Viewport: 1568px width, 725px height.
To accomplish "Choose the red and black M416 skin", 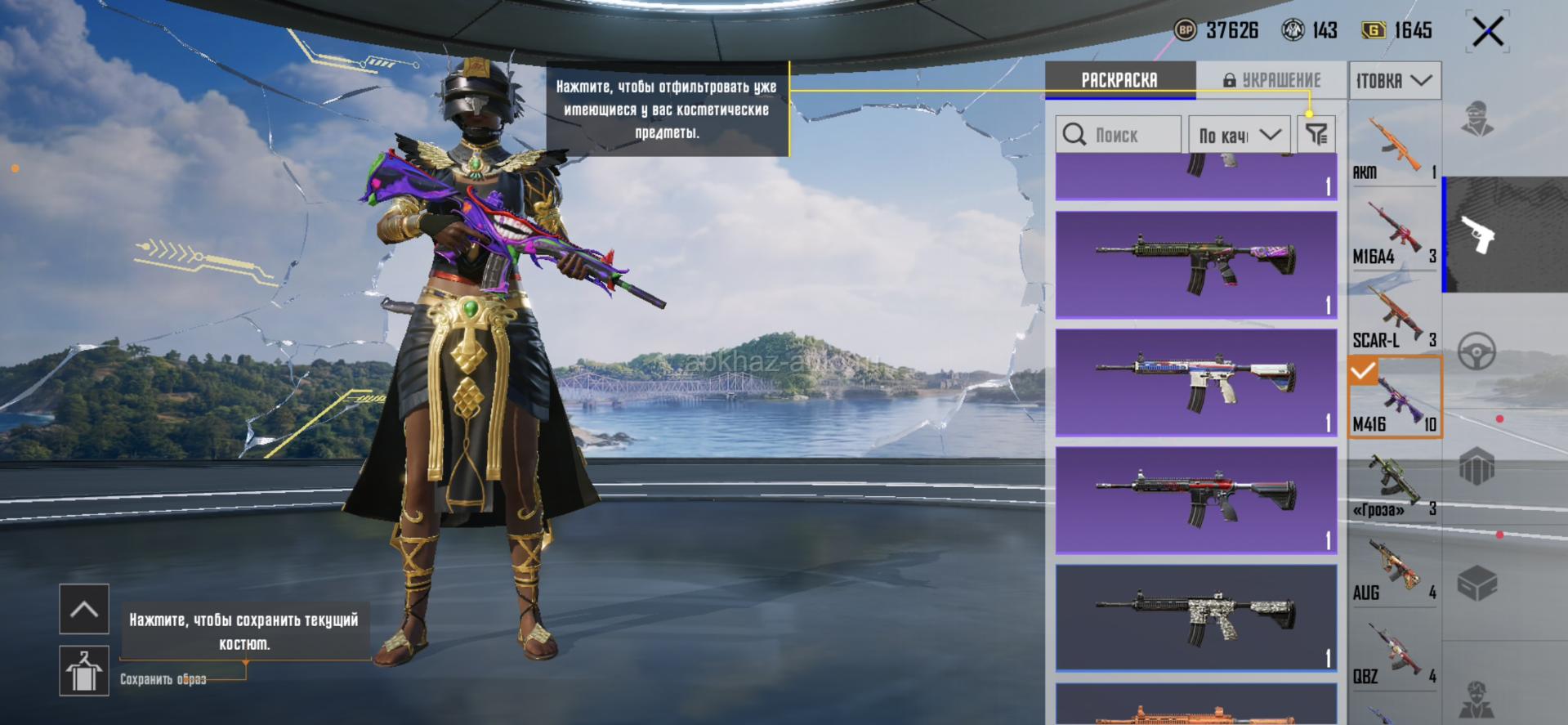I will click(1195, 499).
